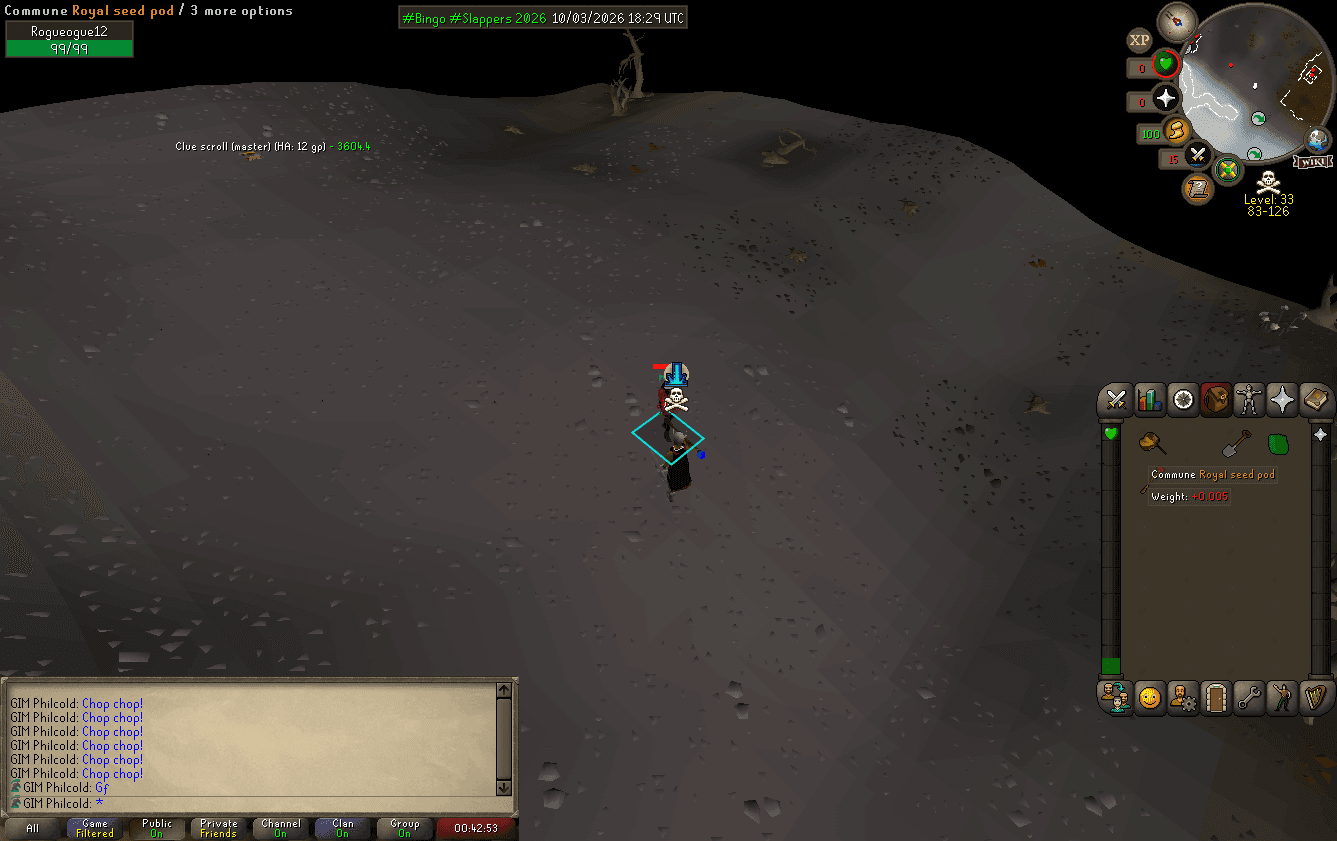
Task: Switch to the Clan chat tab
Action: click(342, 828)
